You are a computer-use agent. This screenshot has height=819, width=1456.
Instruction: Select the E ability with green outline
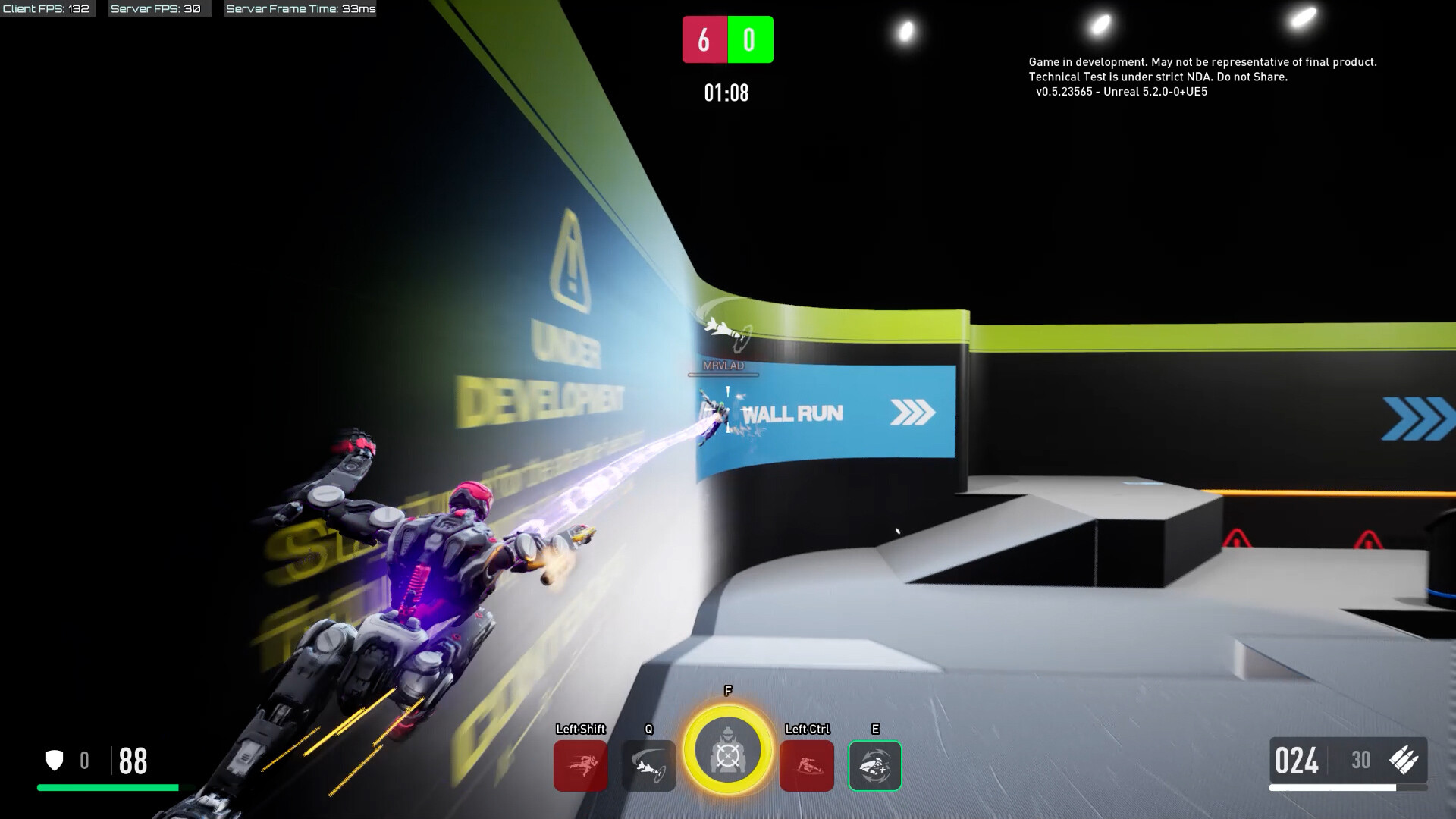(x=874, y=766)
